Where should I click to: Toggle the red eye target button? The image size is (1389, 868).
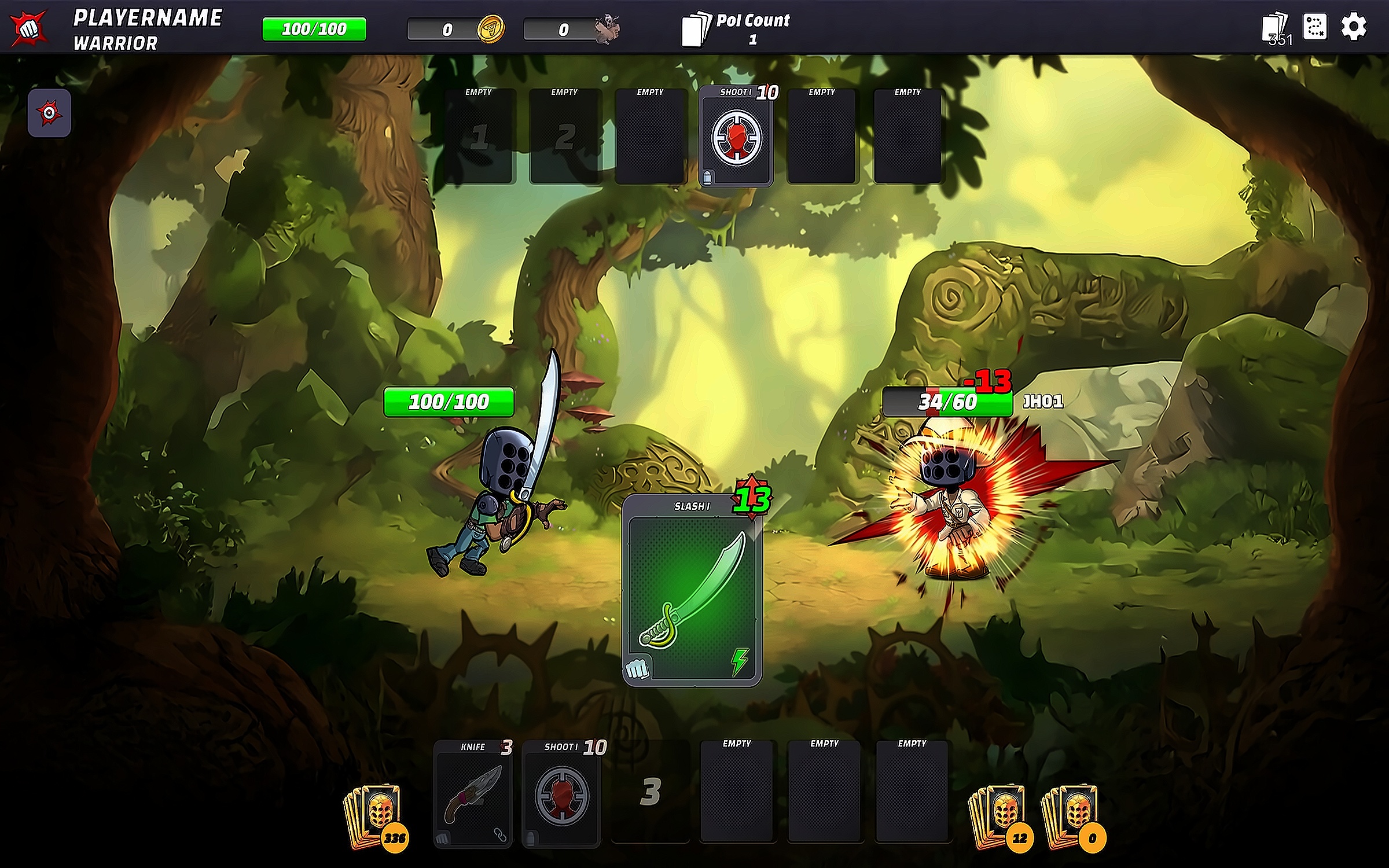click(x=49, y=113)
